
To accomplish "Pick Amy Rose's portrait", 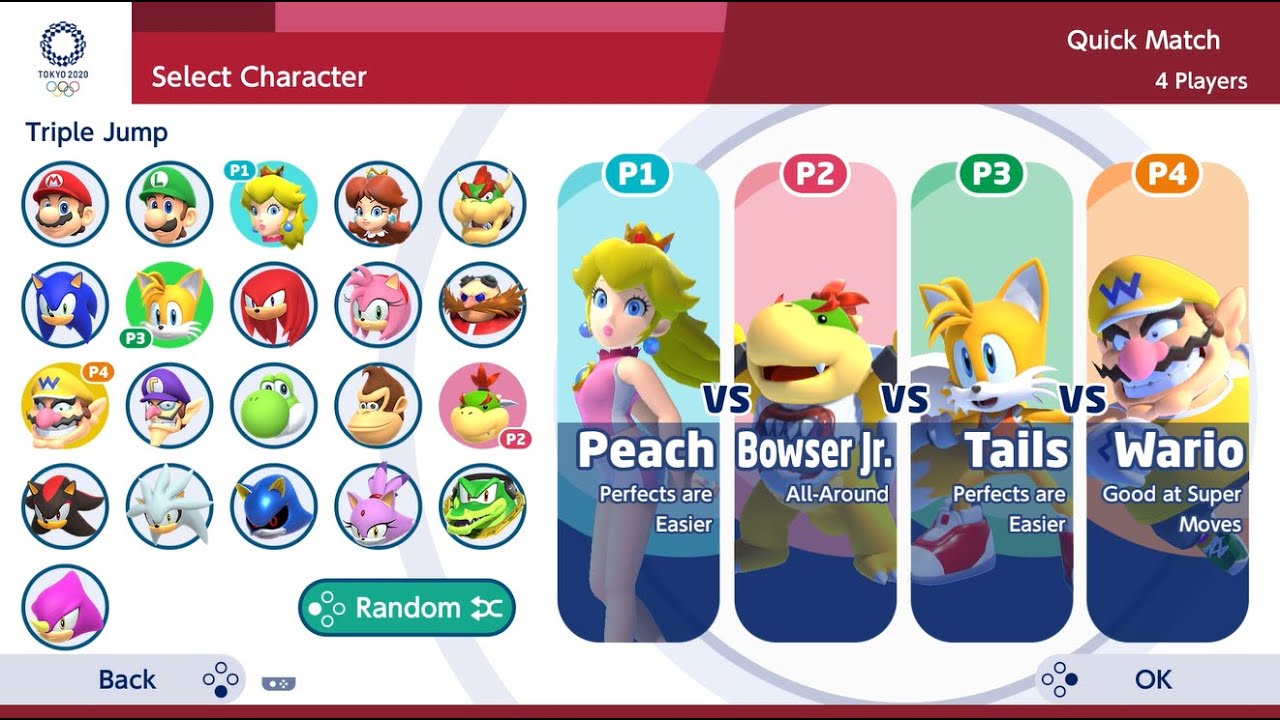I will click(x=378, y=305).
